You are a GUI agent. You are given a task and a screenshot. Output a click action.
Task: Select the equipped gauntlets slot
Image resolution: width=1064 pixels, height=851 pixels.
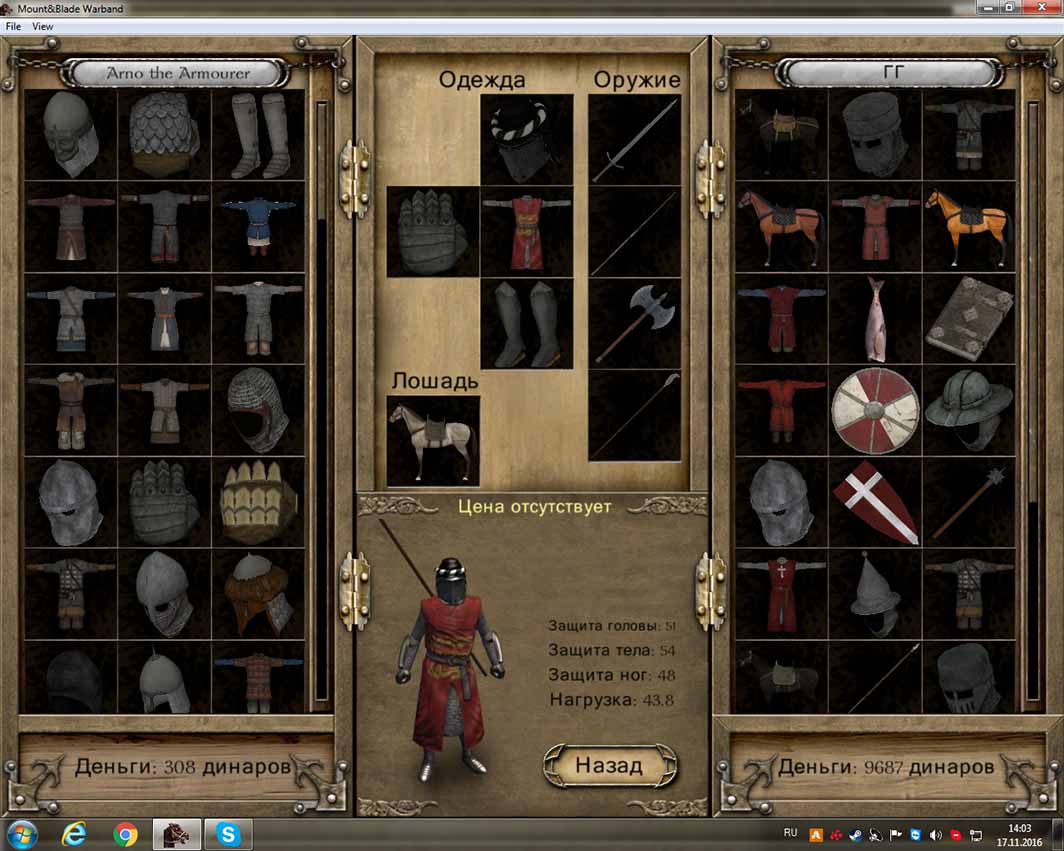(x=432, y=232)
